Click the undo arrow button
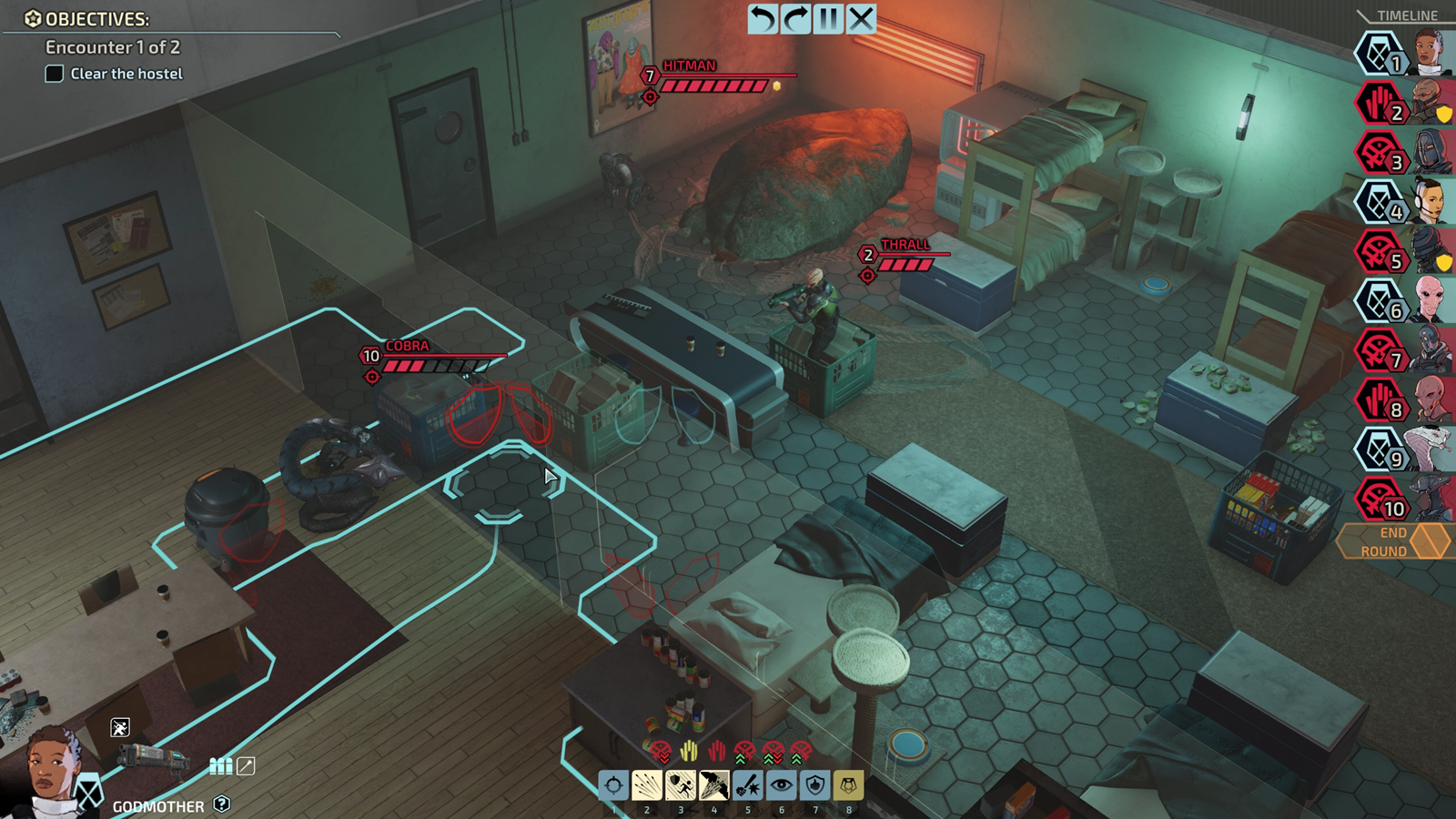 pos(763,19)
